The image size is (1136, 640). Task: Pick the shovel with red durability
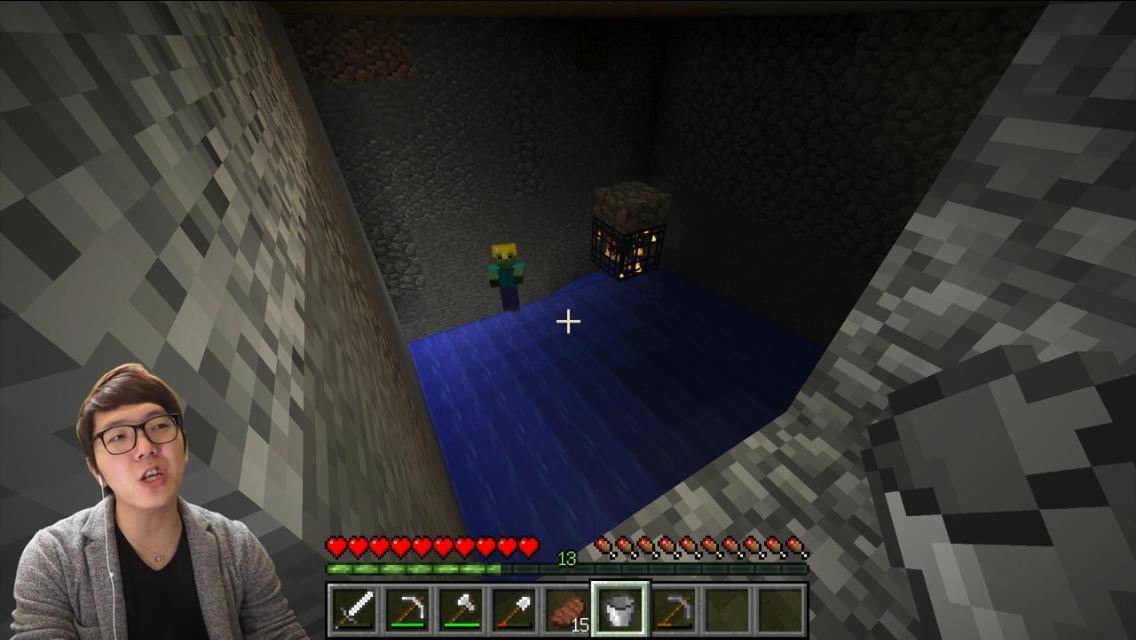[513, 609]
